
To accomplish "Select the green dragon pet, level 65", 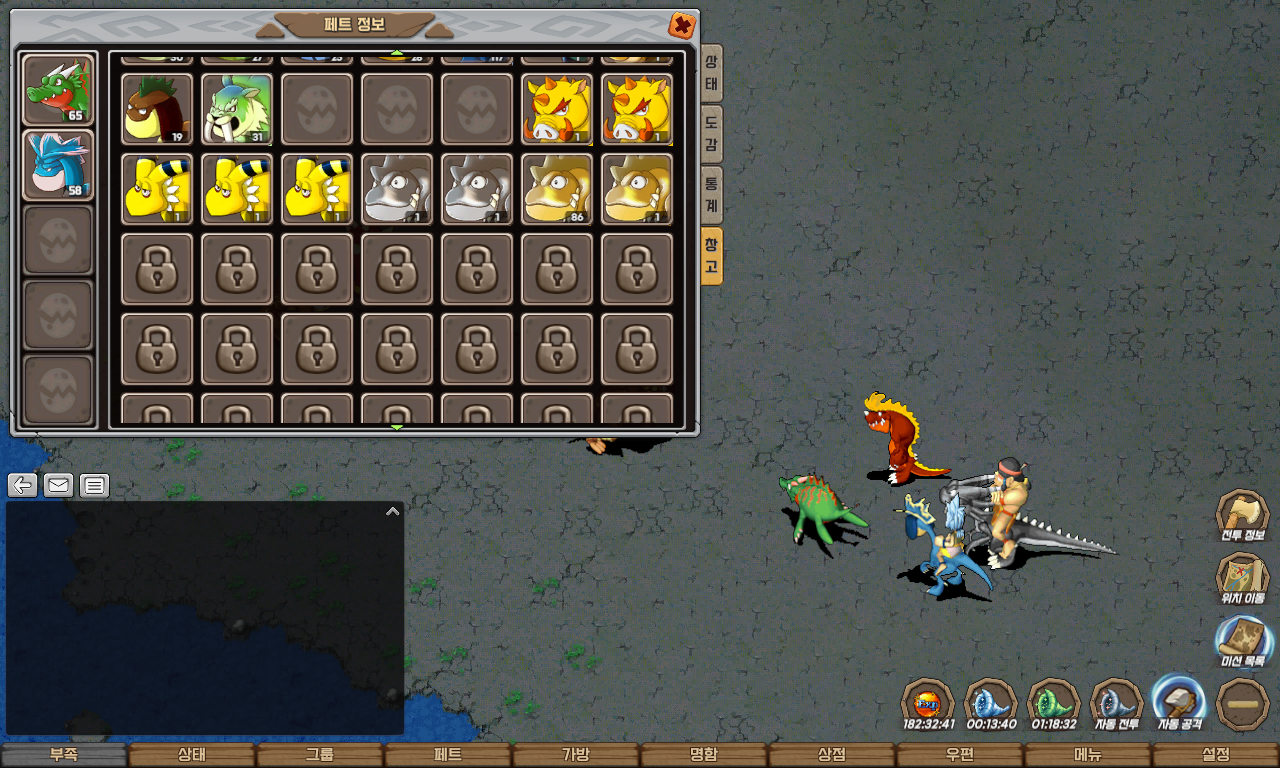I will (x=58, y=90).
